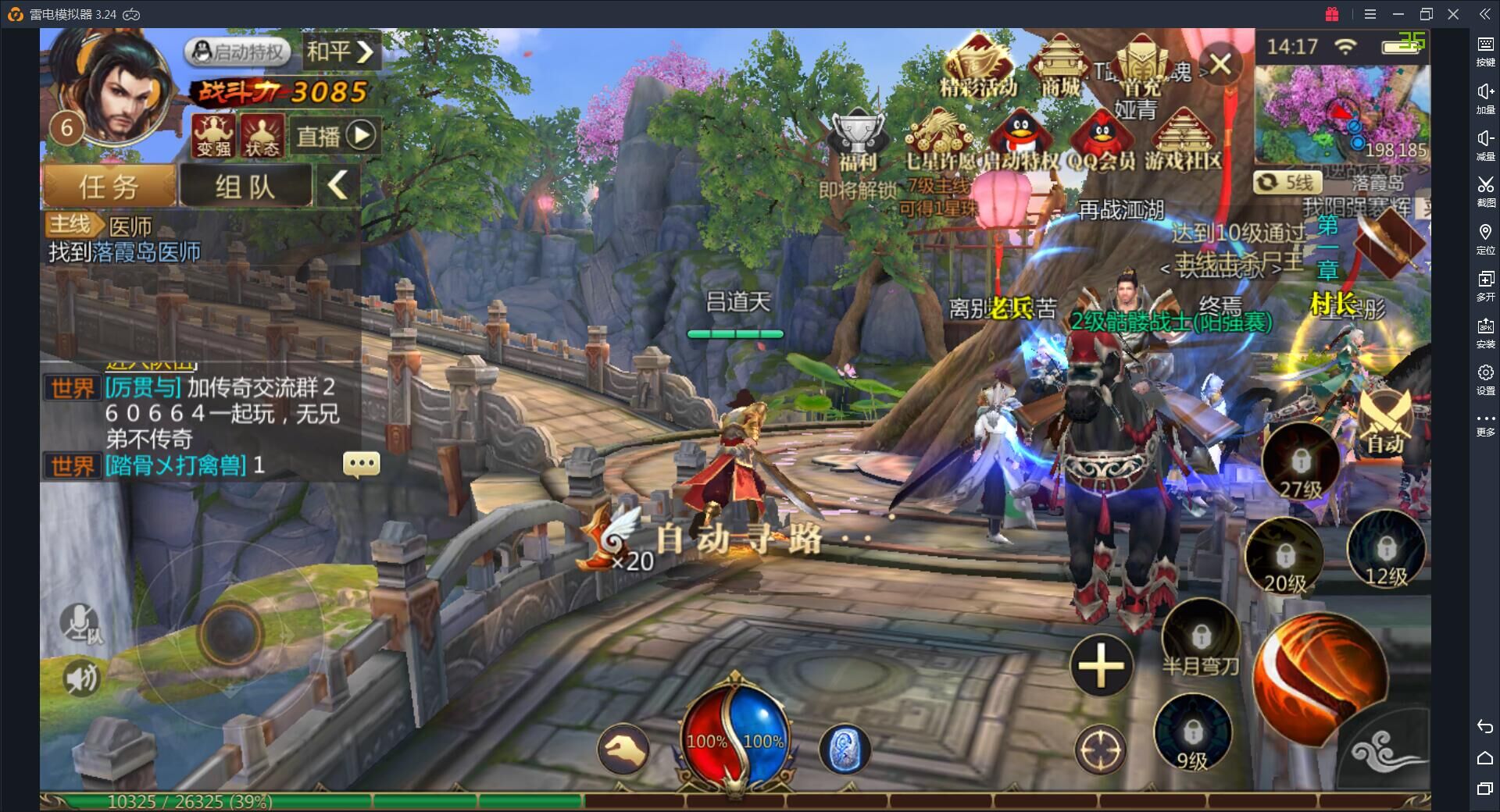Open the 福利 trophy rewards
Screen dimensions: 1500x812
tap(858, 141)
